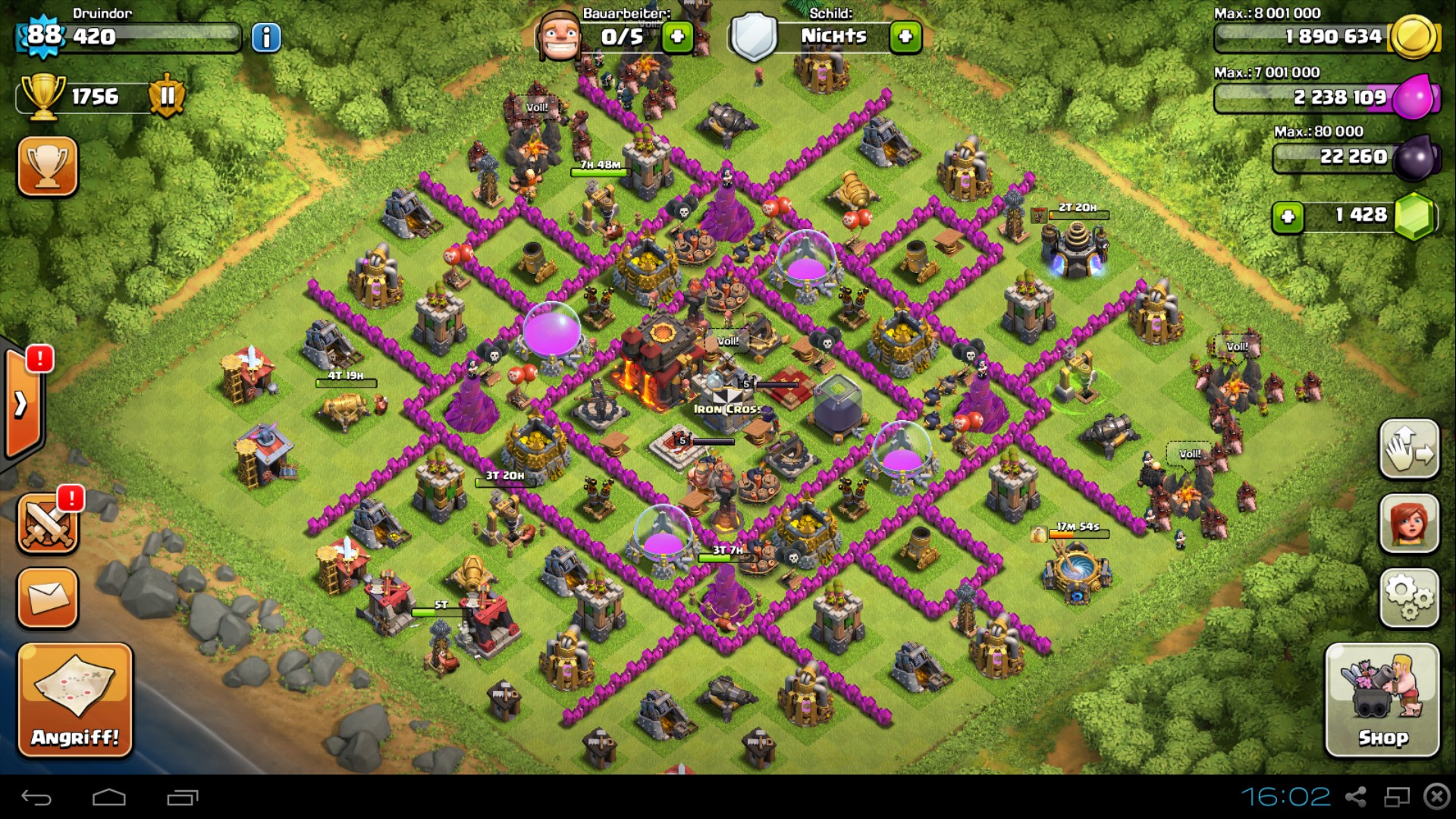Buy a shield with the green plus
The width and height of the screenshot is (1456, 819).
905,36
